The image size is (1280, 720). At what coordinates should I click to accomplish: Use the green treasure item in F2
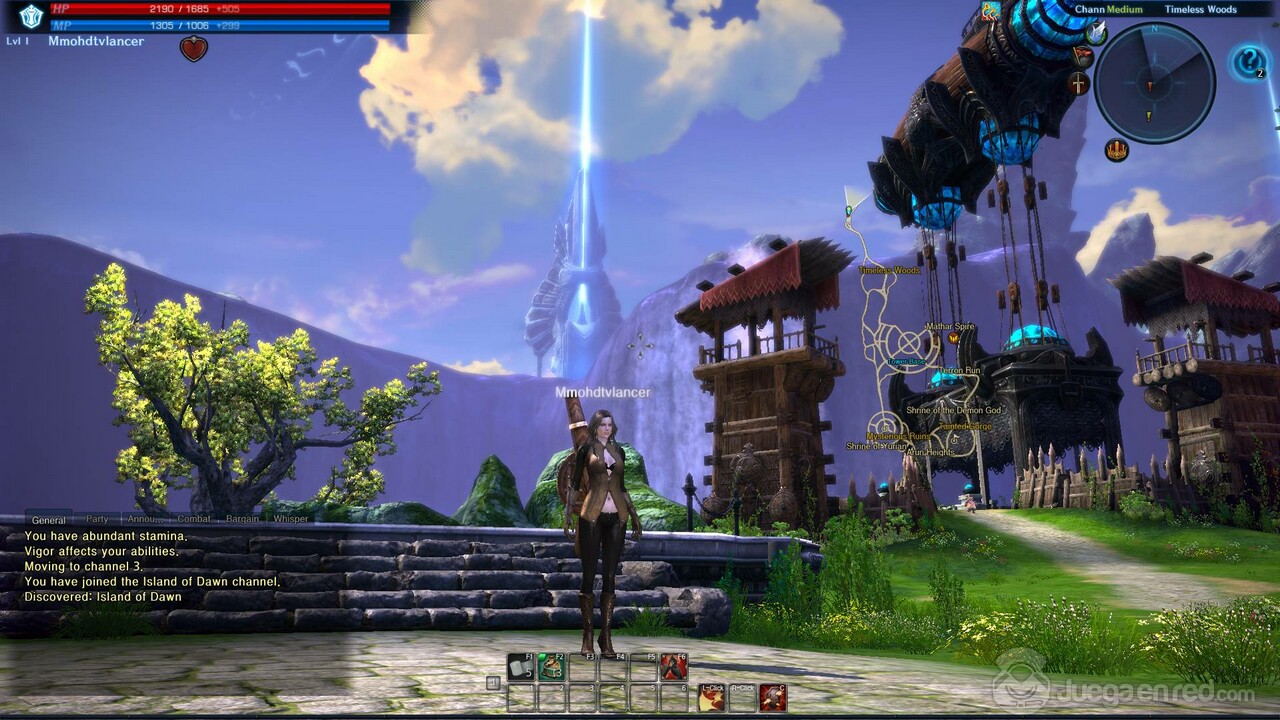click(551, 666)
